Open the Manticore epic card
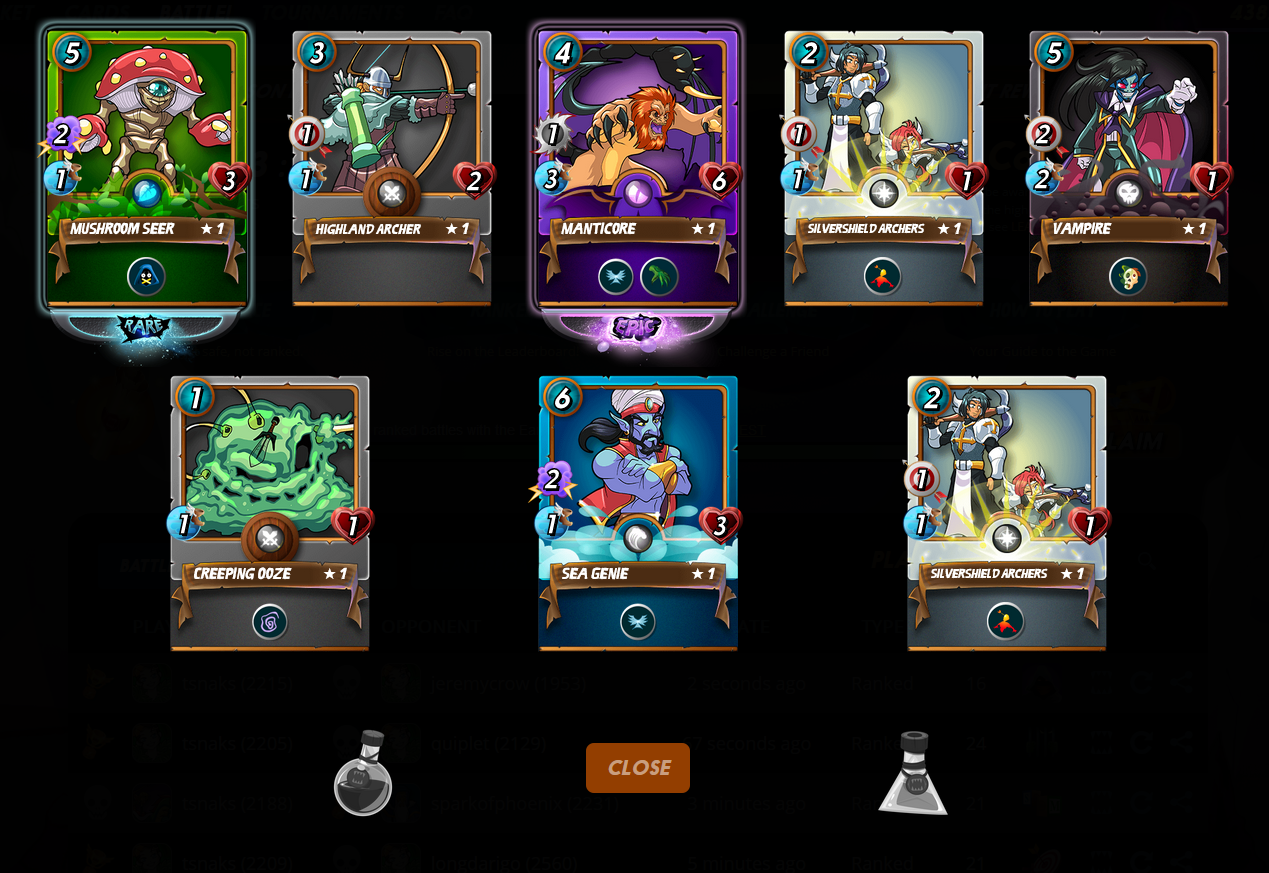The image size is (1269, 873). (x=637, y=140)
